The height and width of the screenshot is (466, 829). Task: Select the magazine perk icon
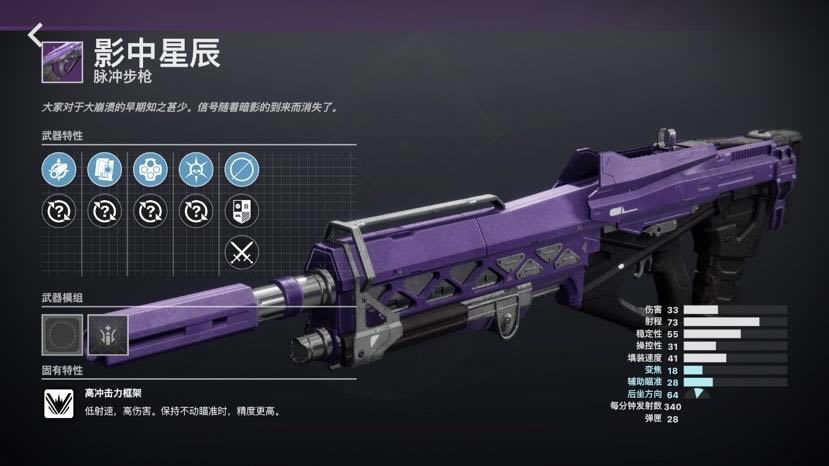point(104,169)
